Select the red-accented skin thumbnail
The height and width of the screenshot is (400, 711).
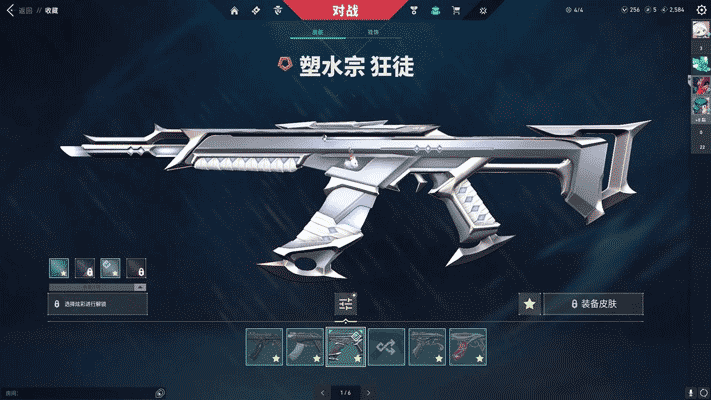(x=467, y=346)
